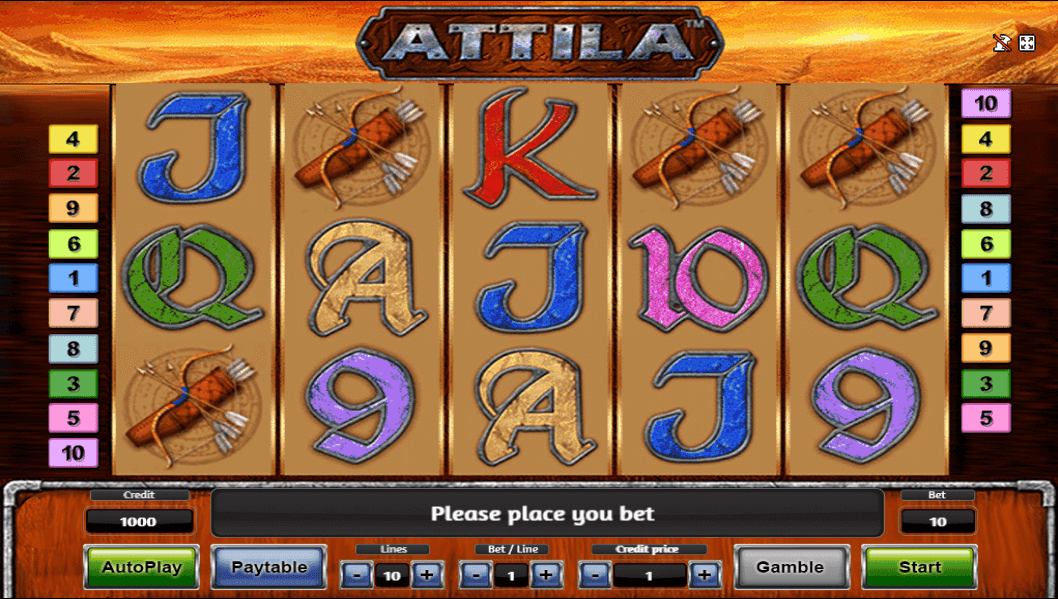This screenshot has width=1058, height=599.
Task: Reduce the Credit price
Action: (x=595, y=575)
